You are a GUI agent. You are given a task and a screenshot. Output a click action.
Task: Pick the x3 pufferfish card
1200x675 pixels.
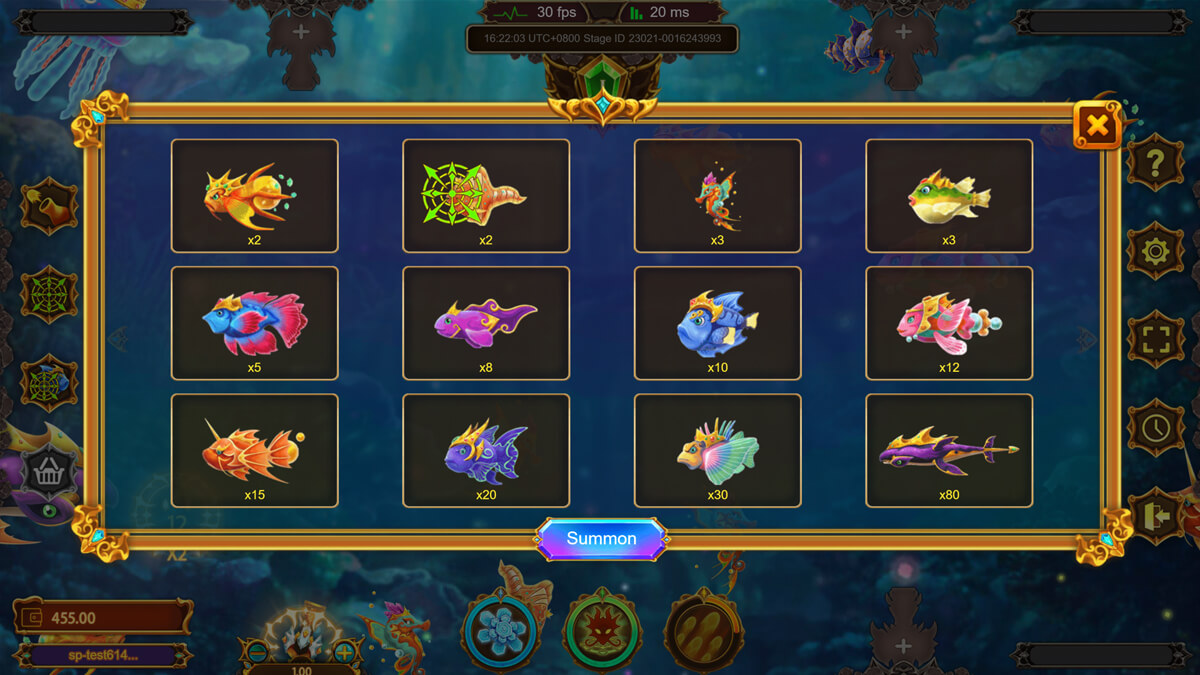[x=949, y=195]
